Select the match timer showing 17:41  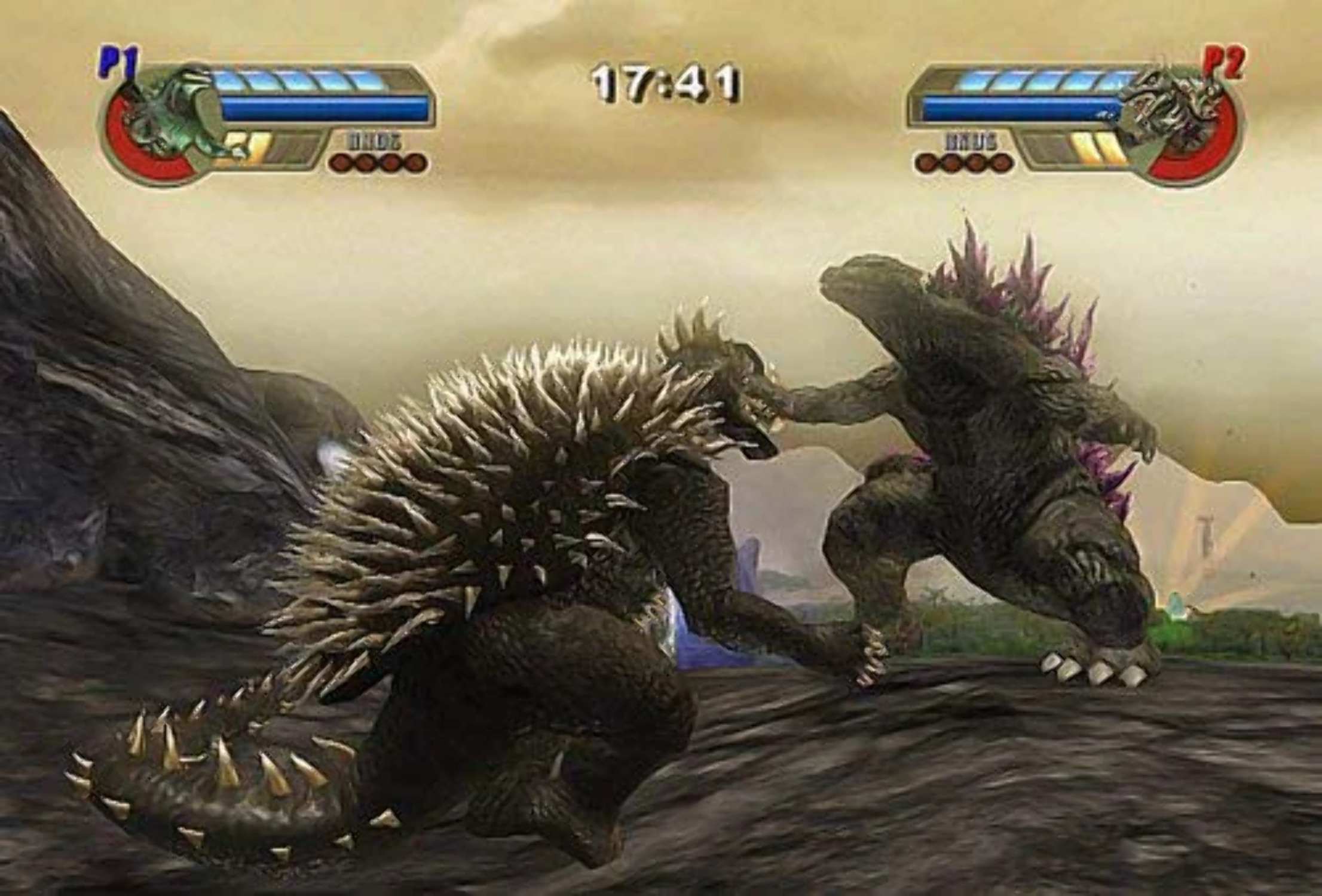click(663, 81)
